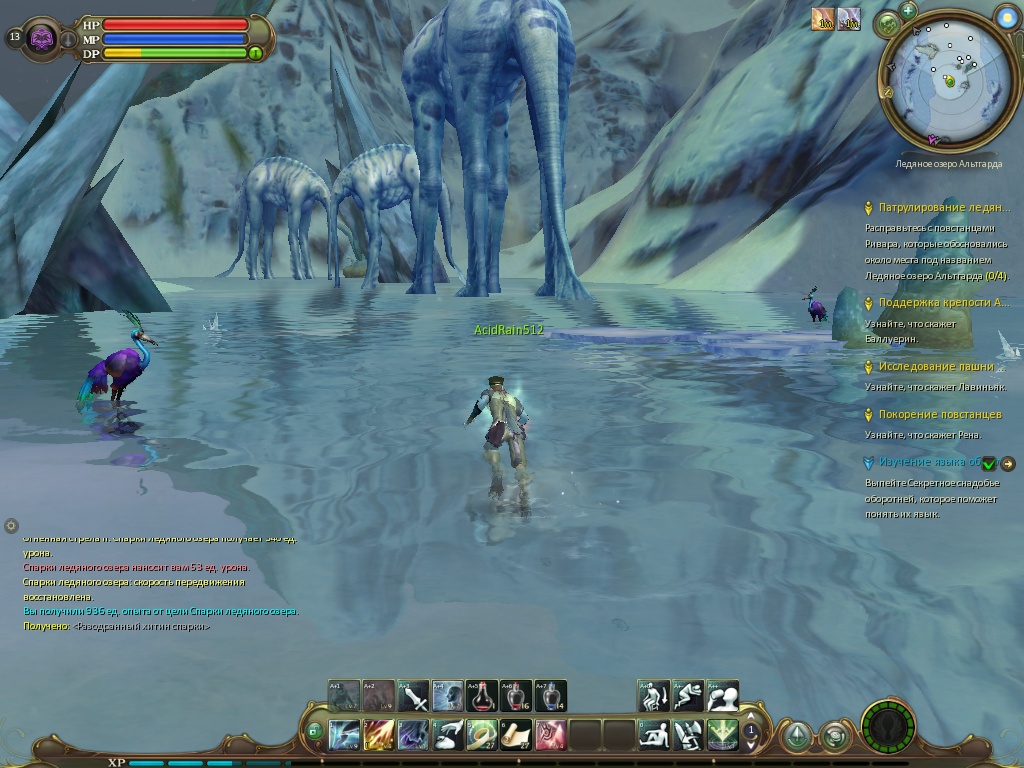Click the purple character emblem portrait
Image resolution: width=1024 pixels, height=768 pixels.
coord(42,39)
